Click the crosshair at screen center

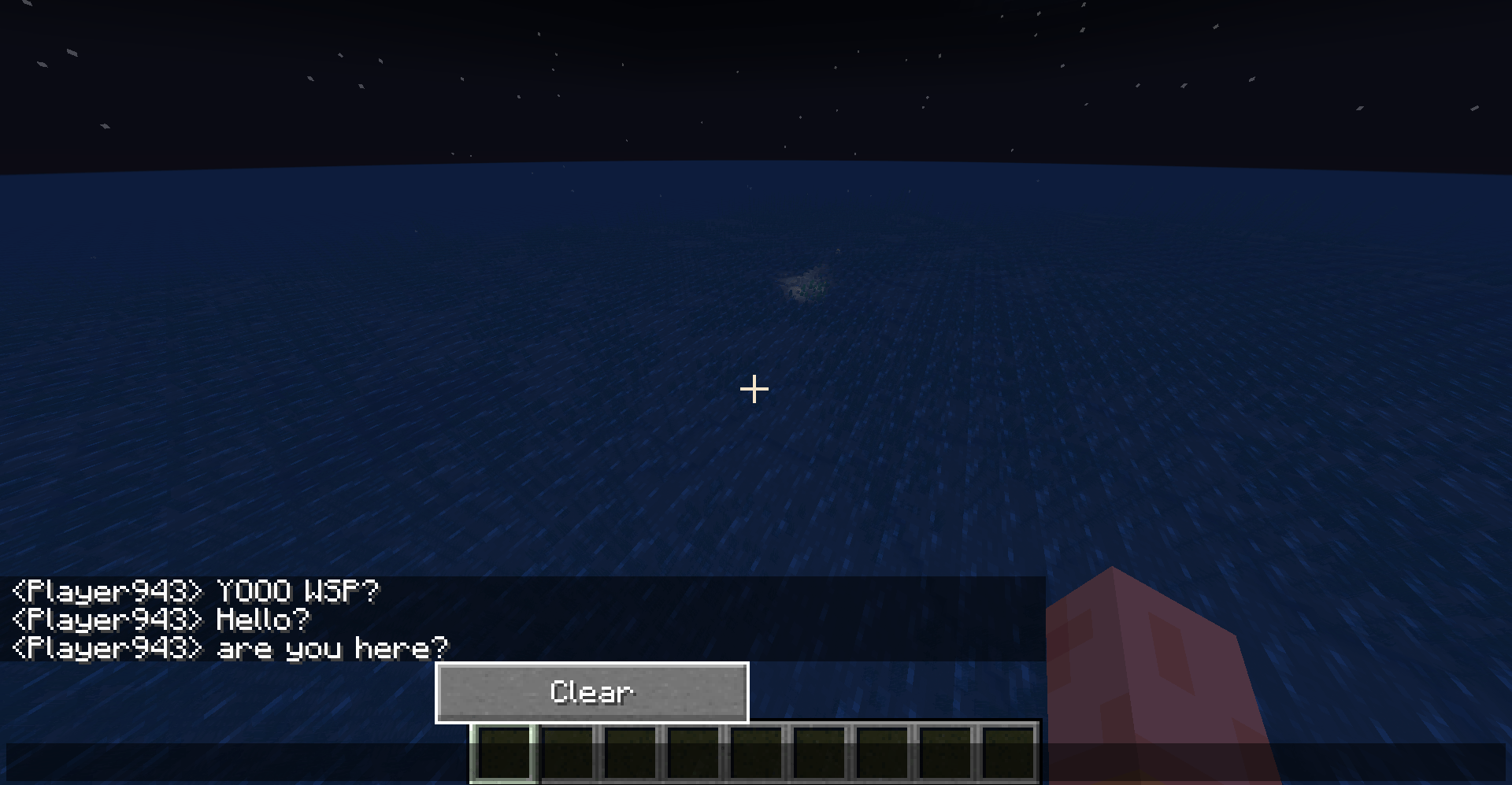pyautogui.click(x=754, y=388)
